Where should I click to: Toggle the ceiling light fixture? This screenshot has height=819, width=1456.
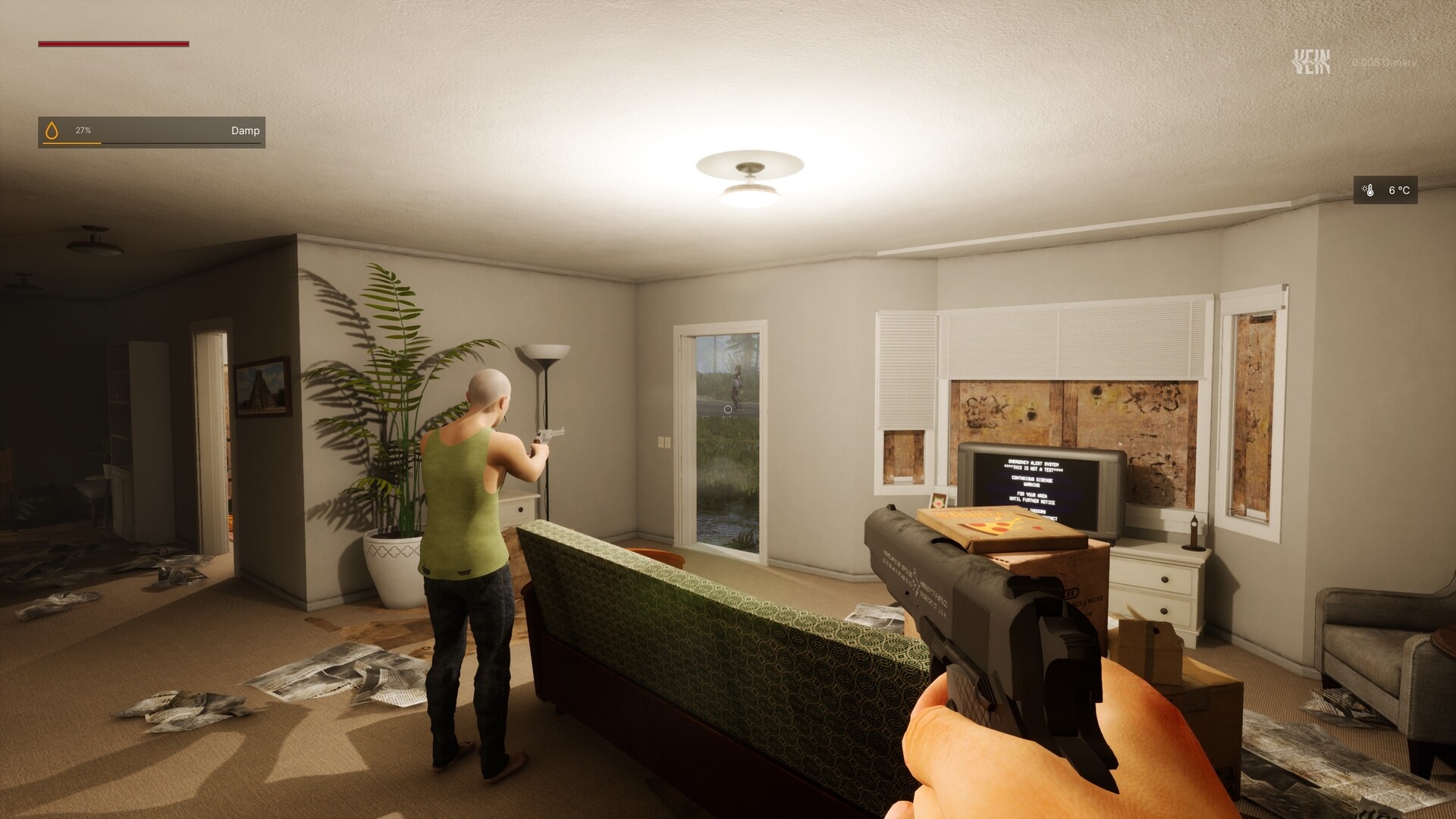[749, 182]
